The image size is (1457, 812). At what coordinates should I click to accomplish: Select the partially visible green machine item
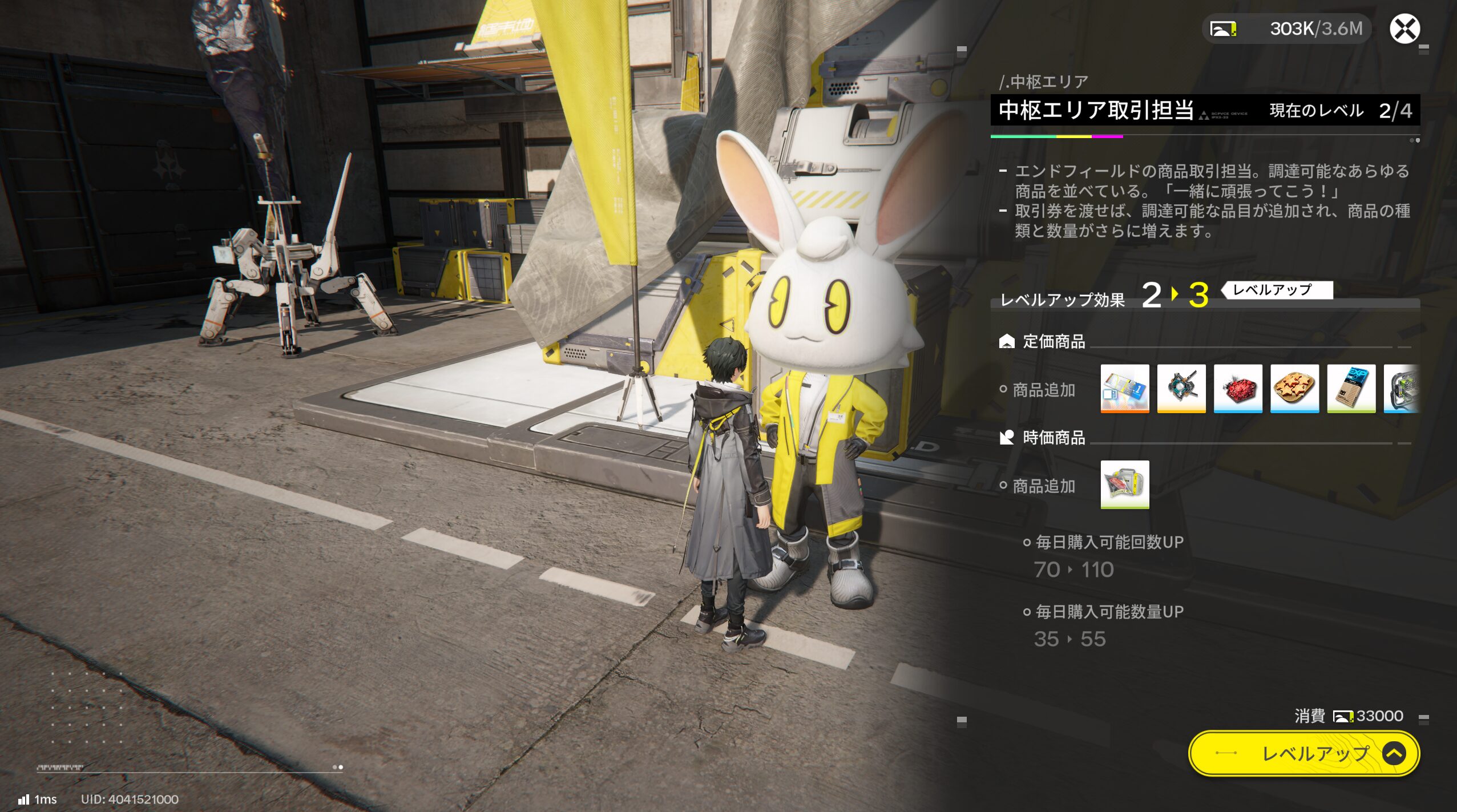pyautogui.click(x=1401, y=388)
